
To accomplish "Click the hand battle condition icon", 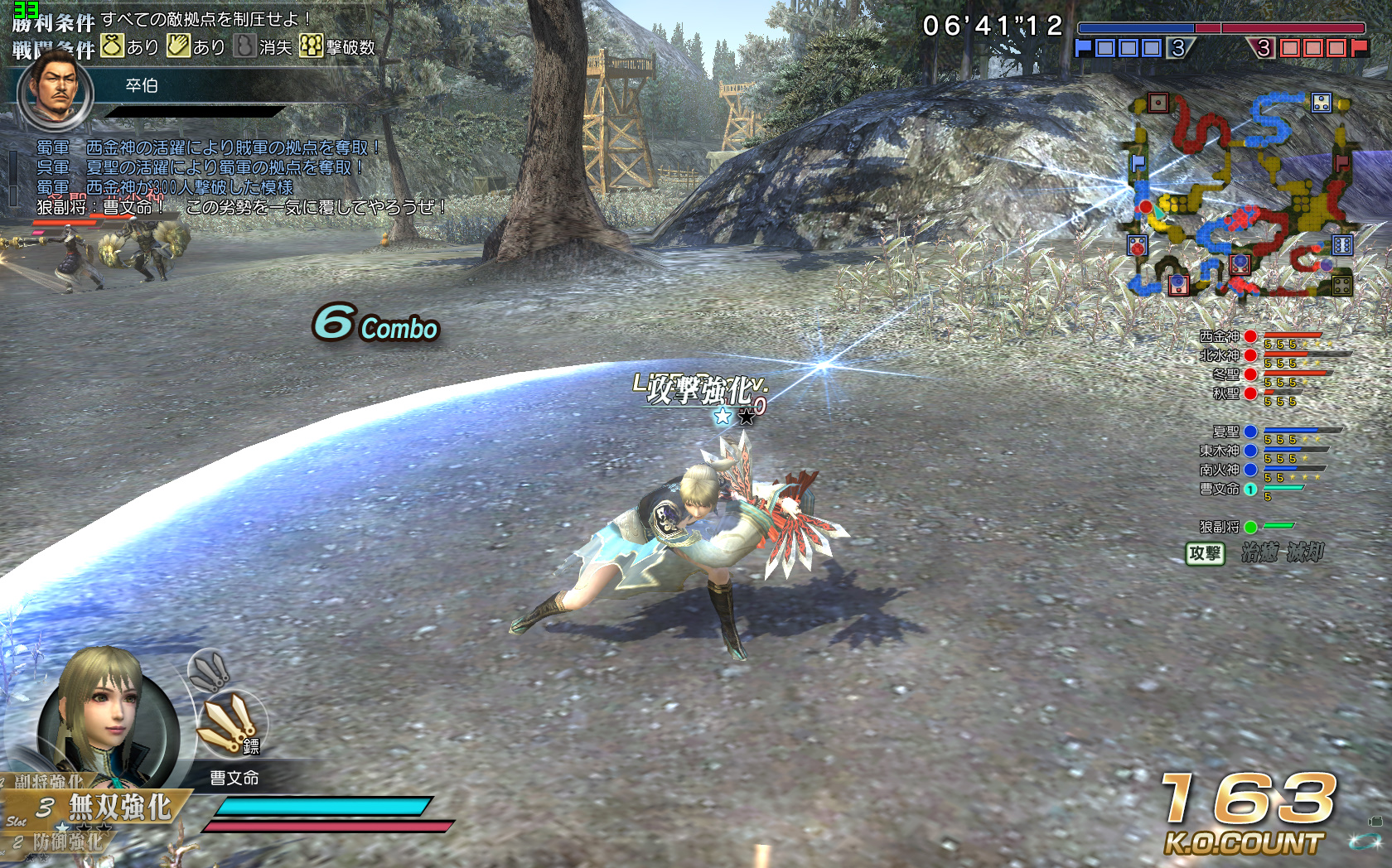I will [x=178, y=46].
